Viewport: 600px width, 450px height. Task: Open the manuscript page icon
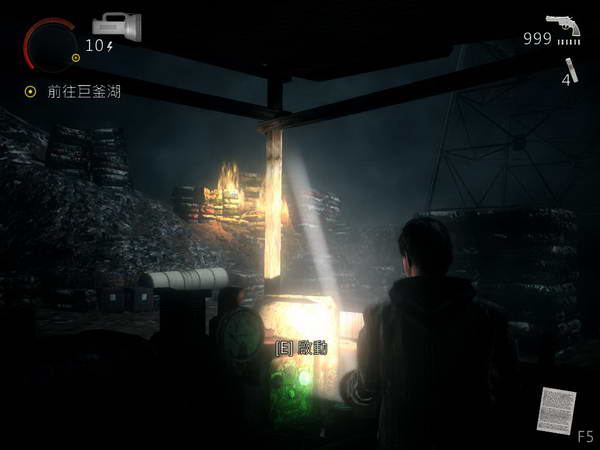tap(556, 410)
